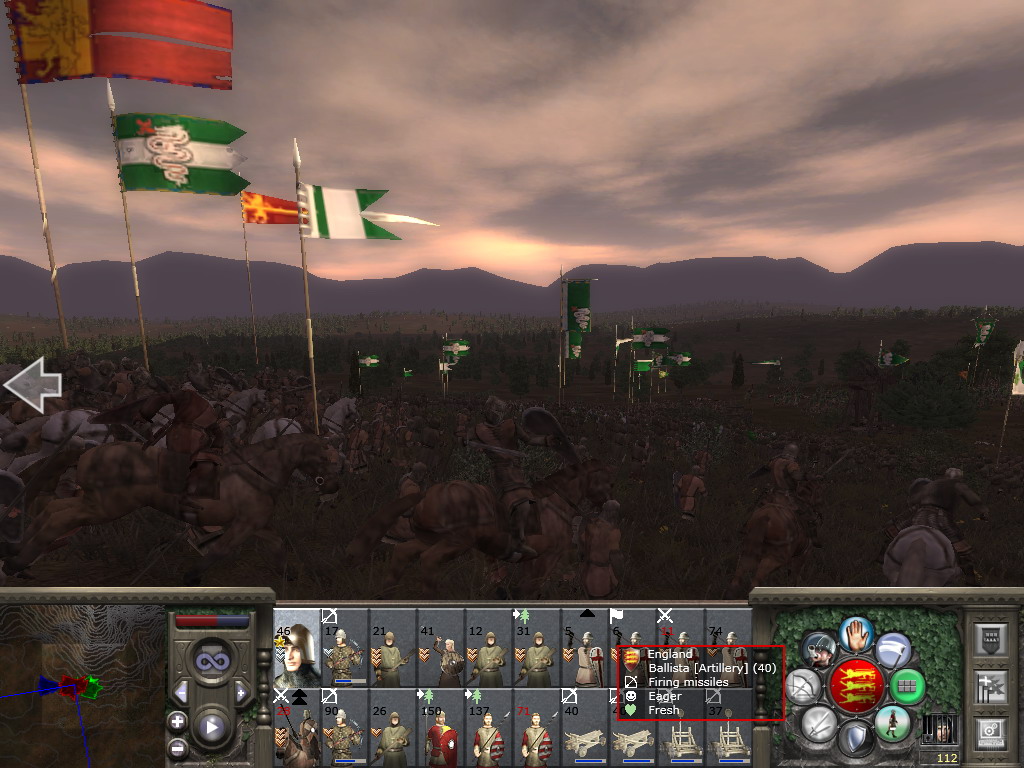Click the England three lions faction emblem
The height and width of the screenshot is (768, 1024).
tap(856, 687)
